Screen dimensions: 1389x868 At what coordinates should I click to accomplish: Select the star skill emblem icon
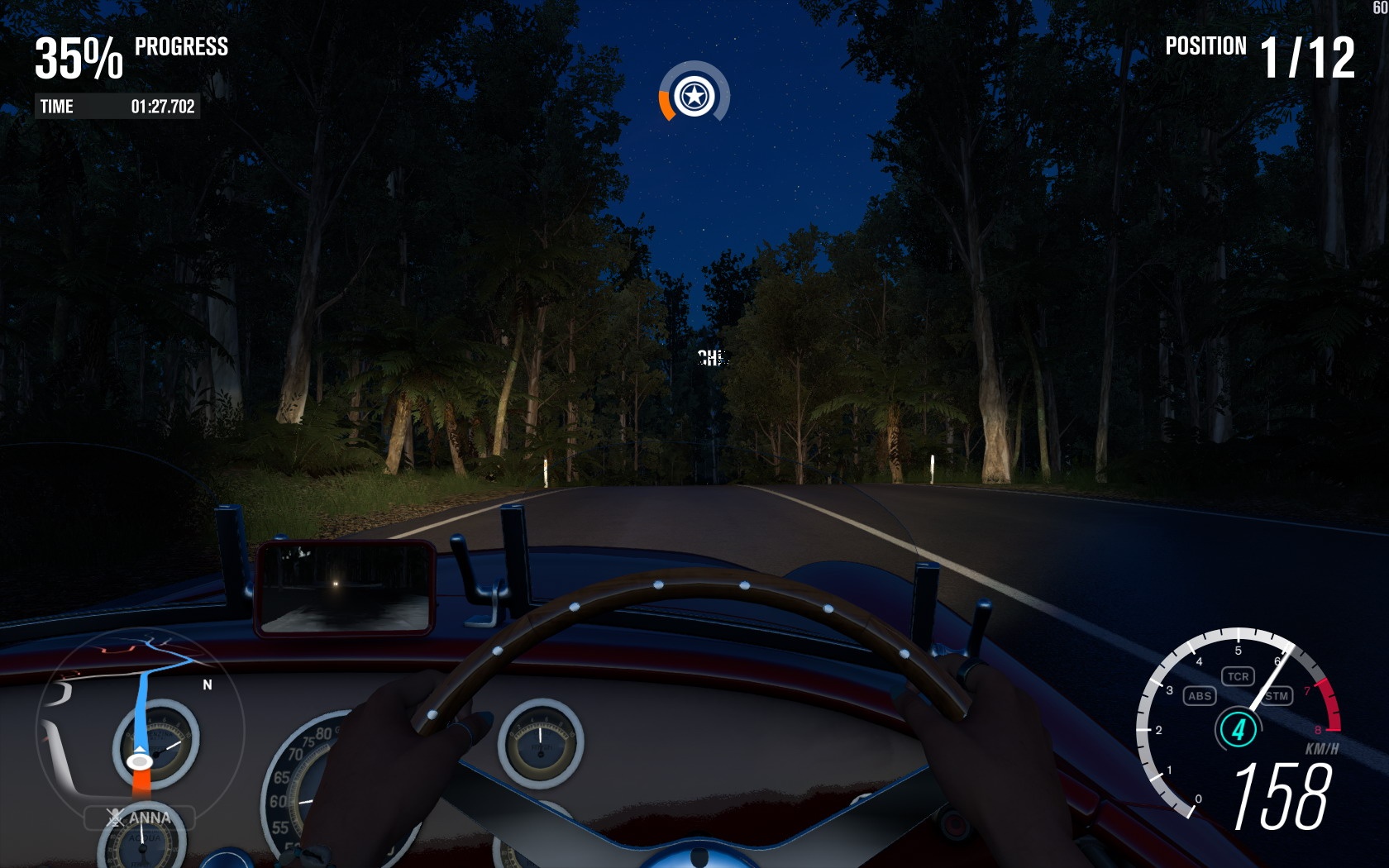694,97
